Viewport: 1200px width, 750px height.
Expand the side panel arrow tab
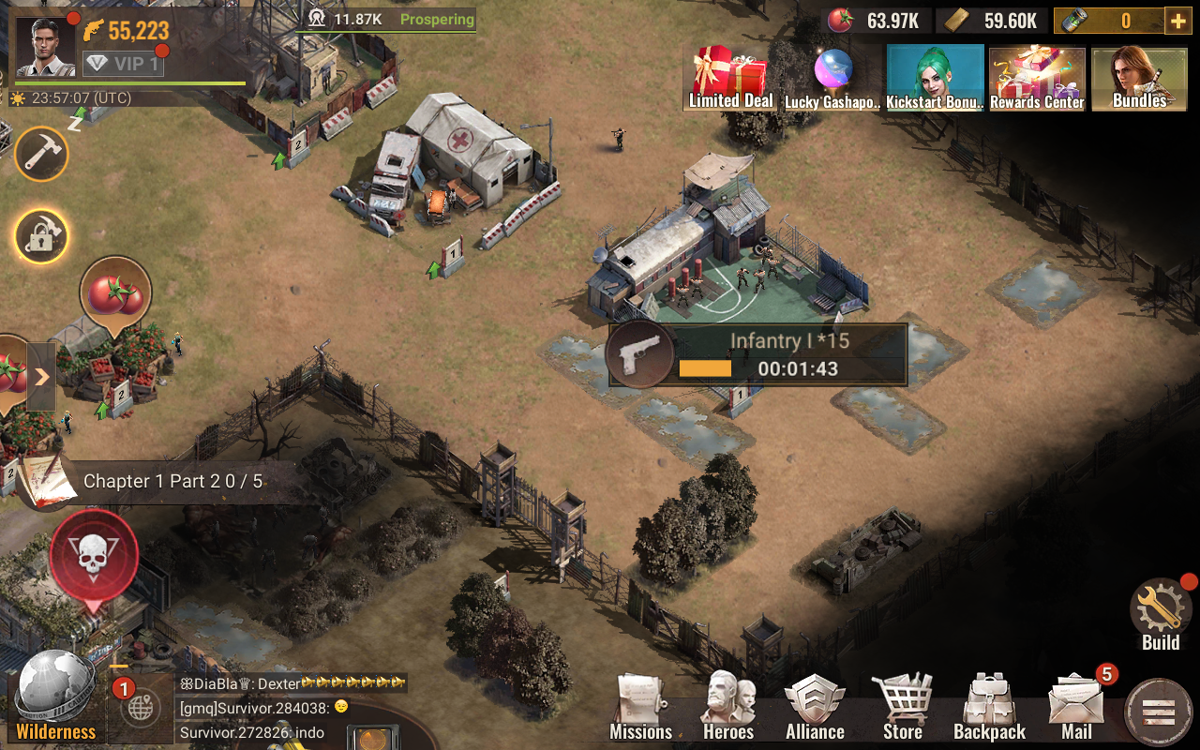pyautogui.click(x=41, y=377)
